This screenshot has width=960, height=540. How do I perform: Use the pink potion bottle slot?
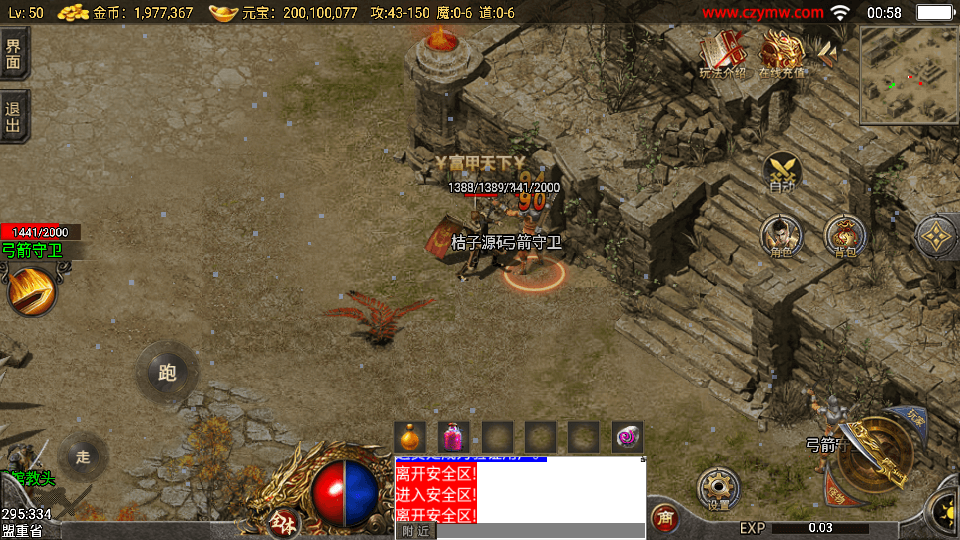(453, 437)
